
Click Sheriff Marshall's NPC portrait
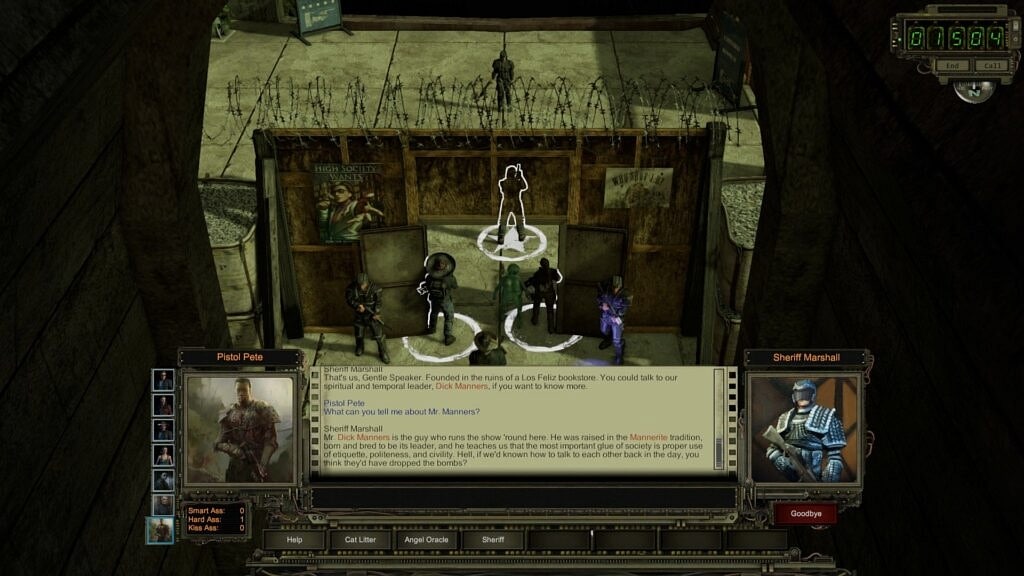tap(803, 430)
